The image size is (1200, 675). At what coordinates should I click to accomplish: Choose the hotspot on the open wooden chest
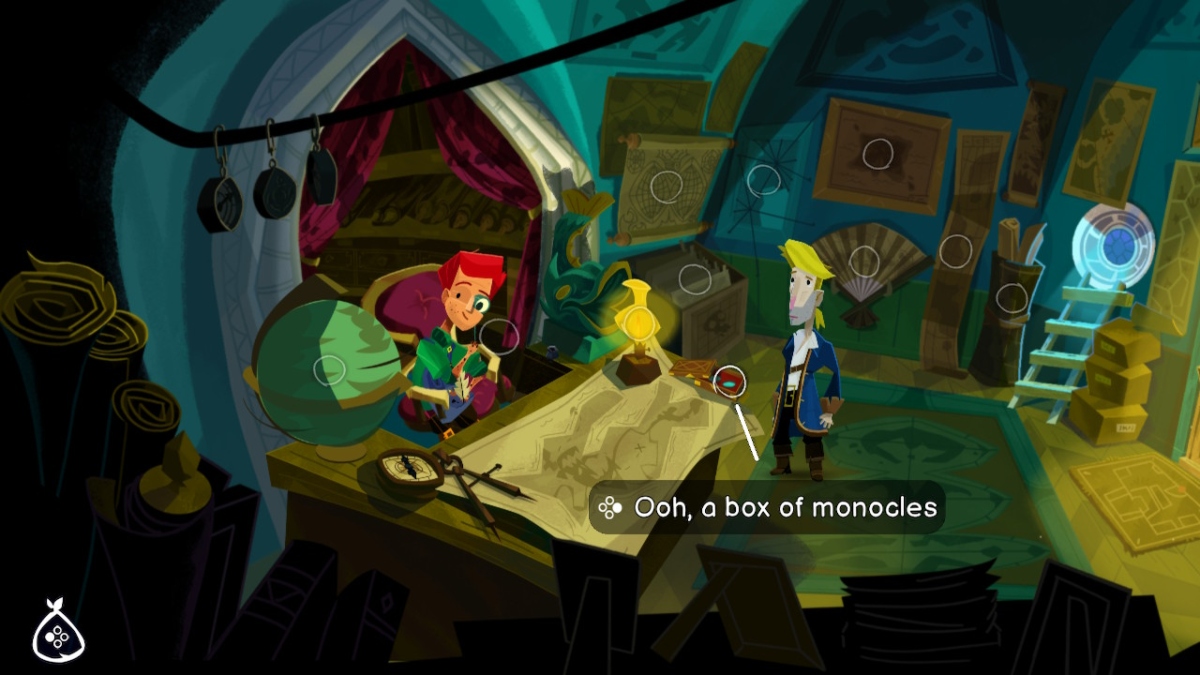pos(694,279)
